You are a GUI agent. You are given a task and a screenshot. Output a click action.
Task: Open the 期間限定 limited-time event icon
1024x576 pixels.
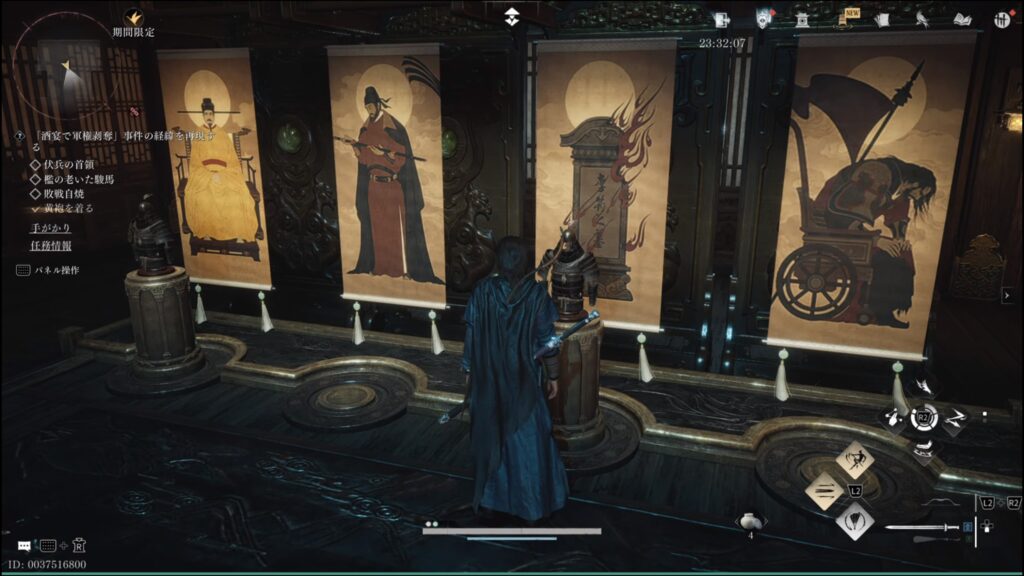pos(133,16)
